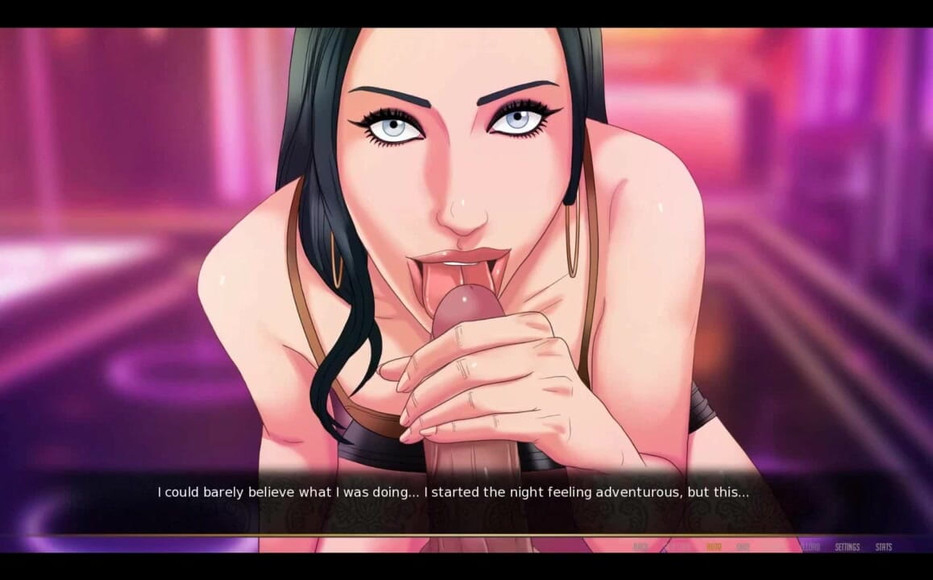933x580 pixels.
Task: Toggle the Auto advance mode
Action: point(713,547)
